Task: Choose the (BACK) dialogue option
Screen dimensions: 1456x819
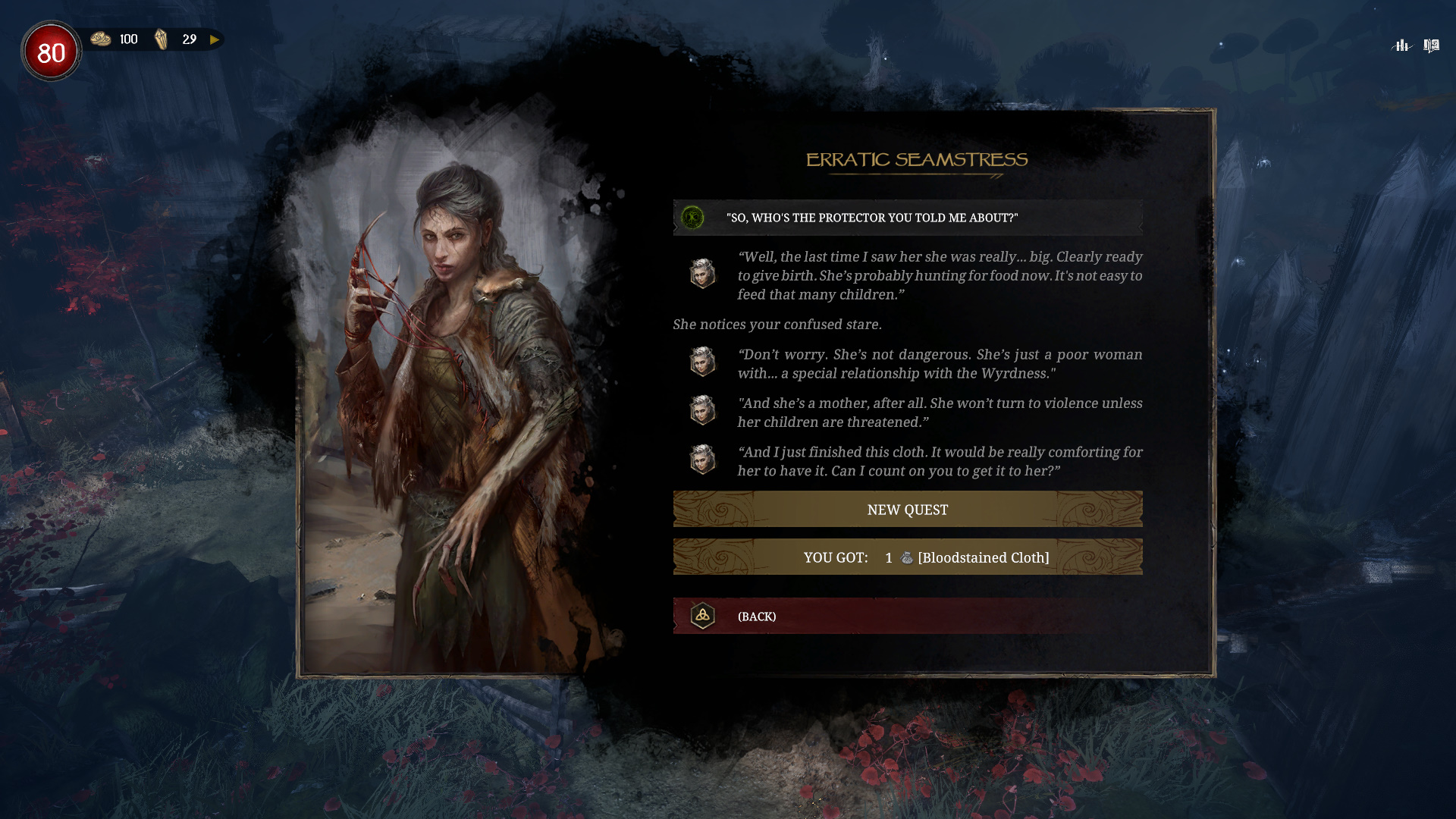Action: 907,616
